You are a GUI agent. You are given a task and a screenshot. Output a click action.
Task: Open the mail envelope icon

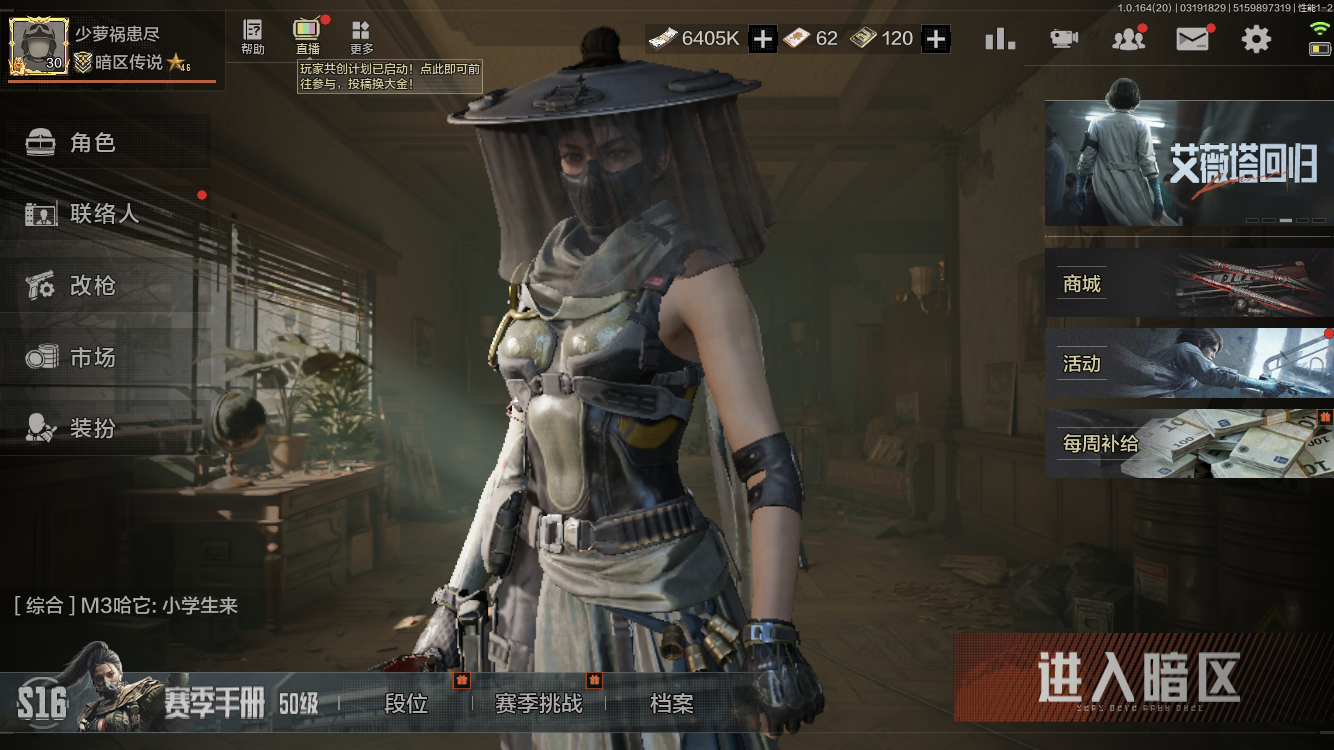pos(1192,39)
